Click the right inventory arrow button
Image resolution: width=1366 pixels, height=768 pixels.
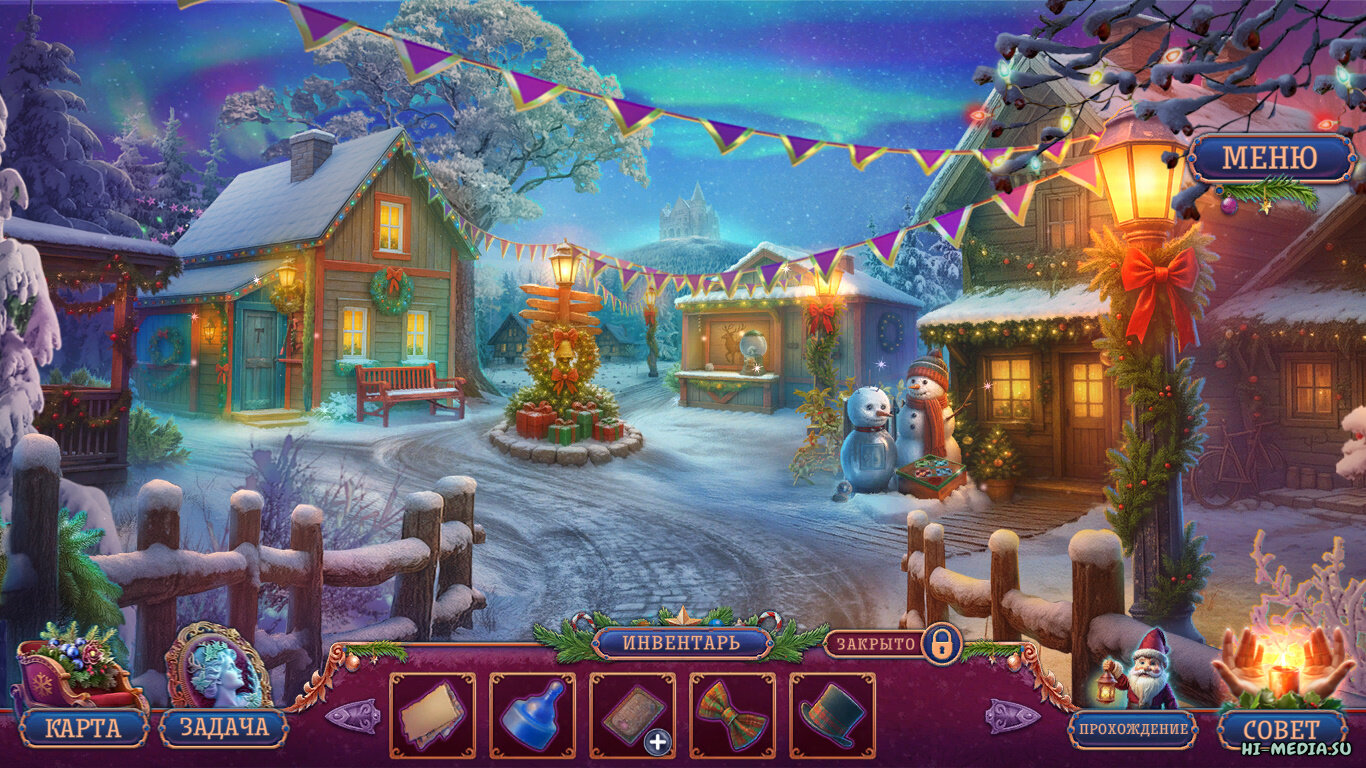tap(1012, 715)
